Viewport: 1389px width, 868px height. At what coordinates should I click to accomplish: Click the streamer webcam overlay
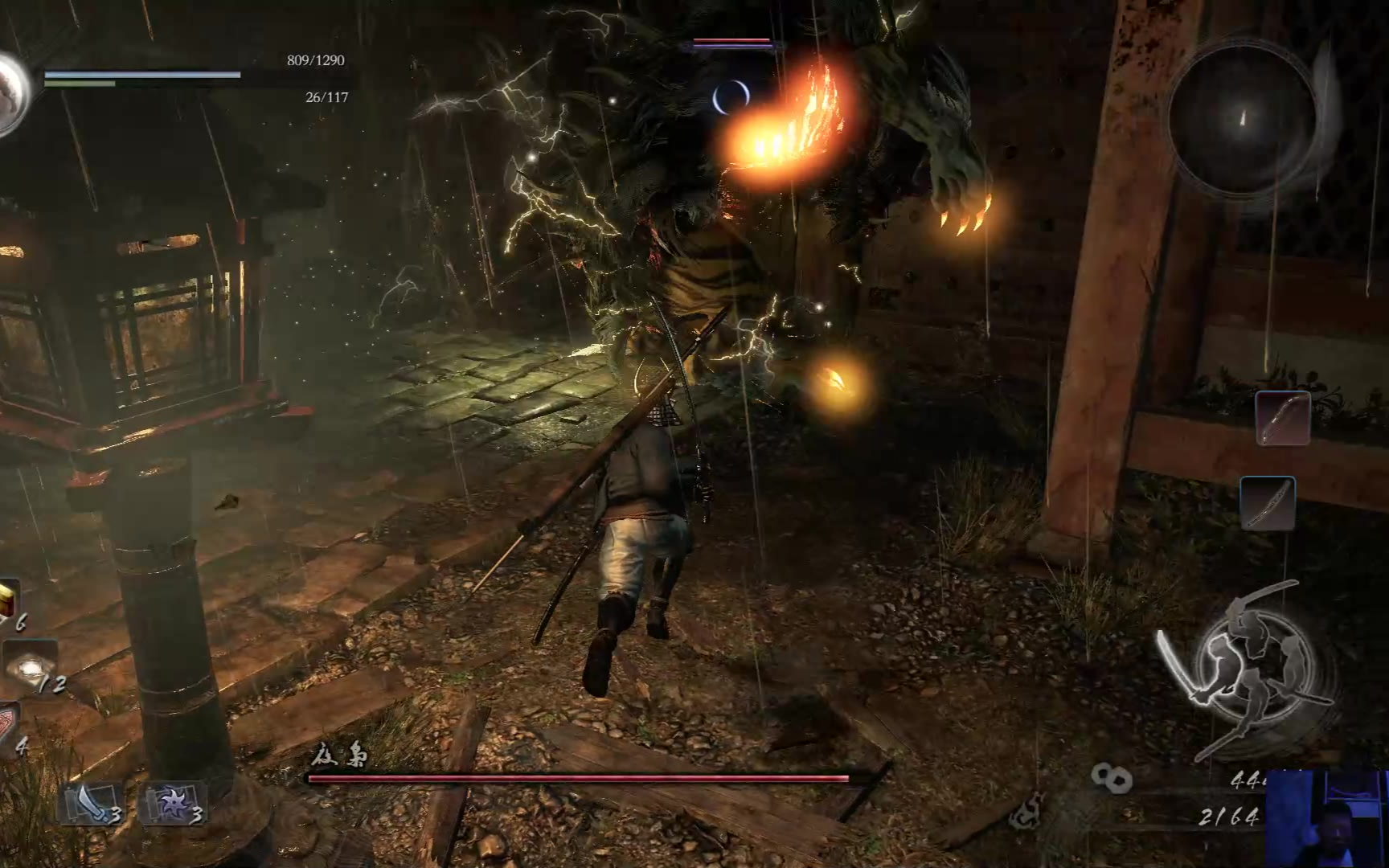point(1327,820)
